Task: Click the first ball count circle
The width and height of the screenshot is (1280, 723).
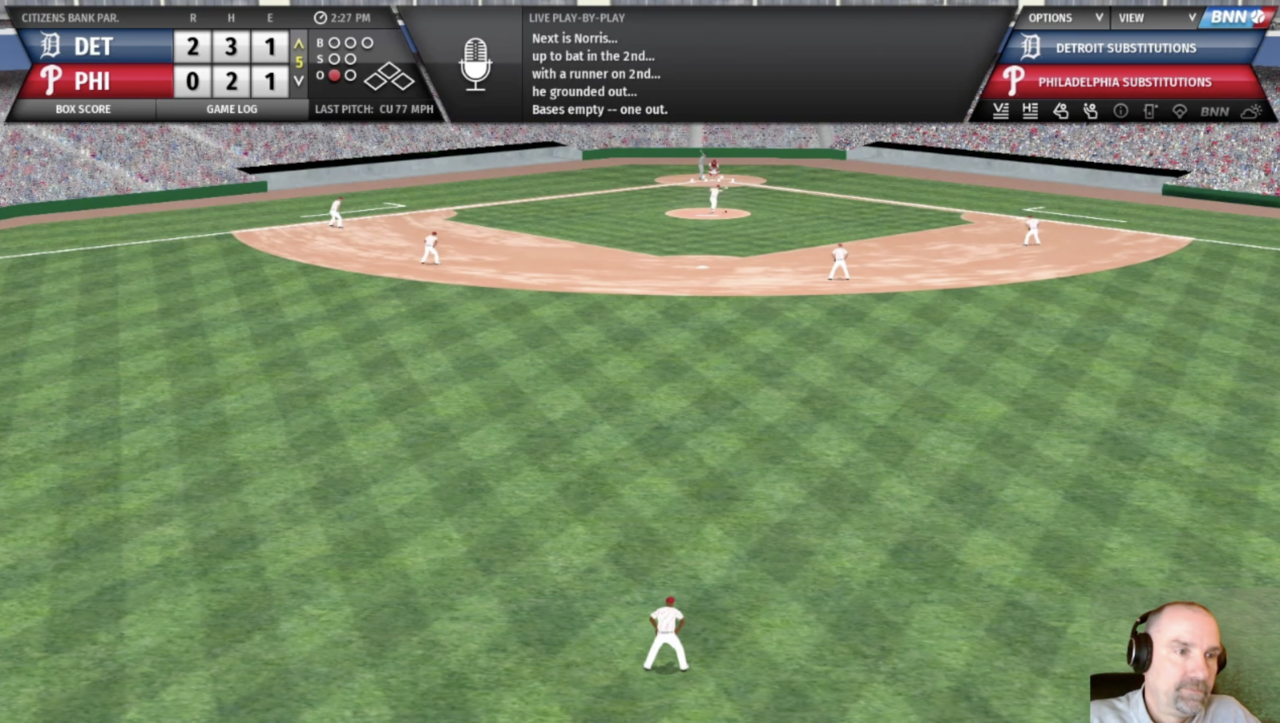Action: pos(333,43)
